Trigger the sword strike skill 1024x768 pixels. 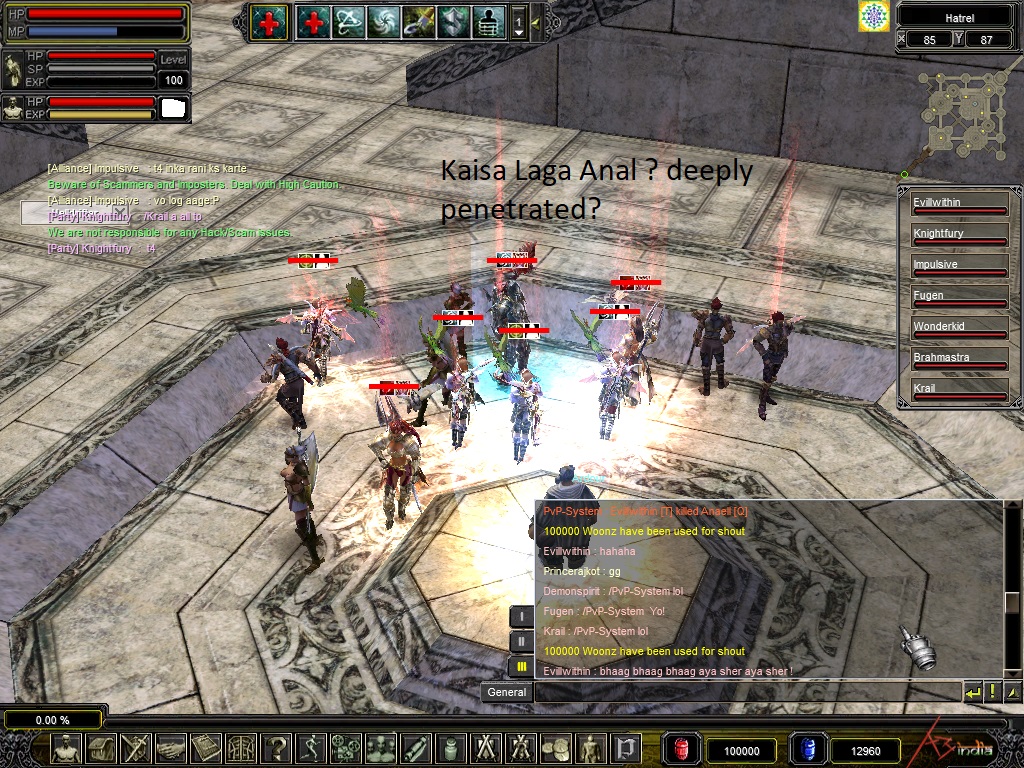click(418, 21)
